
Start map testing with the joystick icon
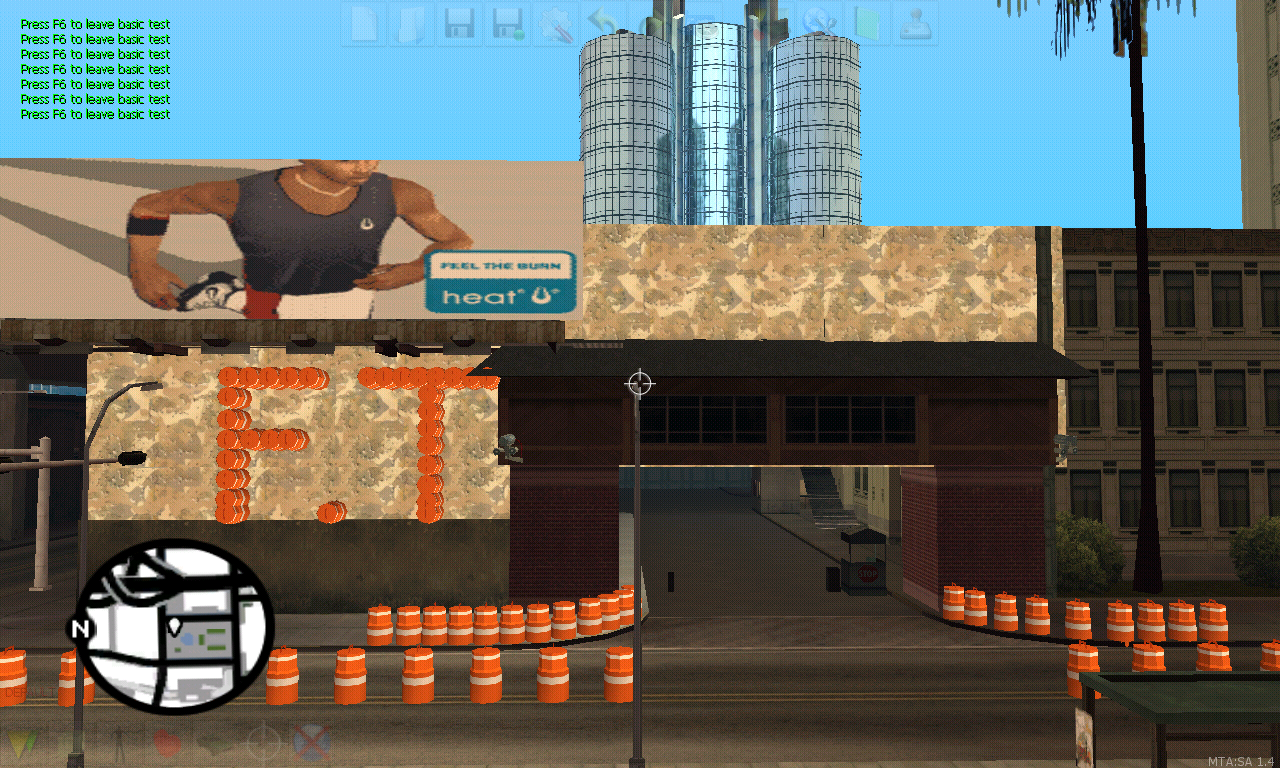coord(916,25)
